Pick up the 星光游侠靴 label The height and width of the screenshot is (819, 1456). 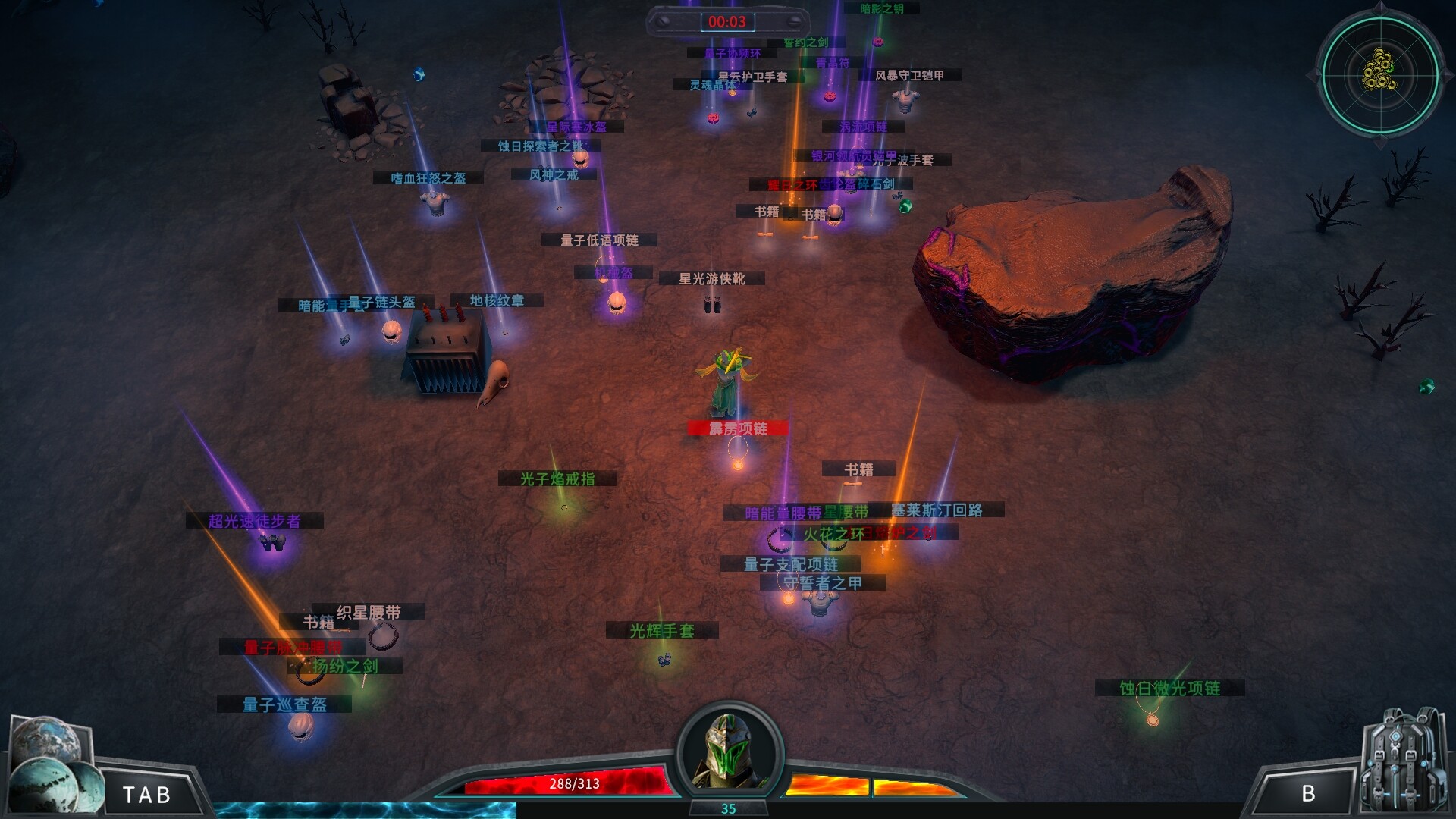point(711,279)
